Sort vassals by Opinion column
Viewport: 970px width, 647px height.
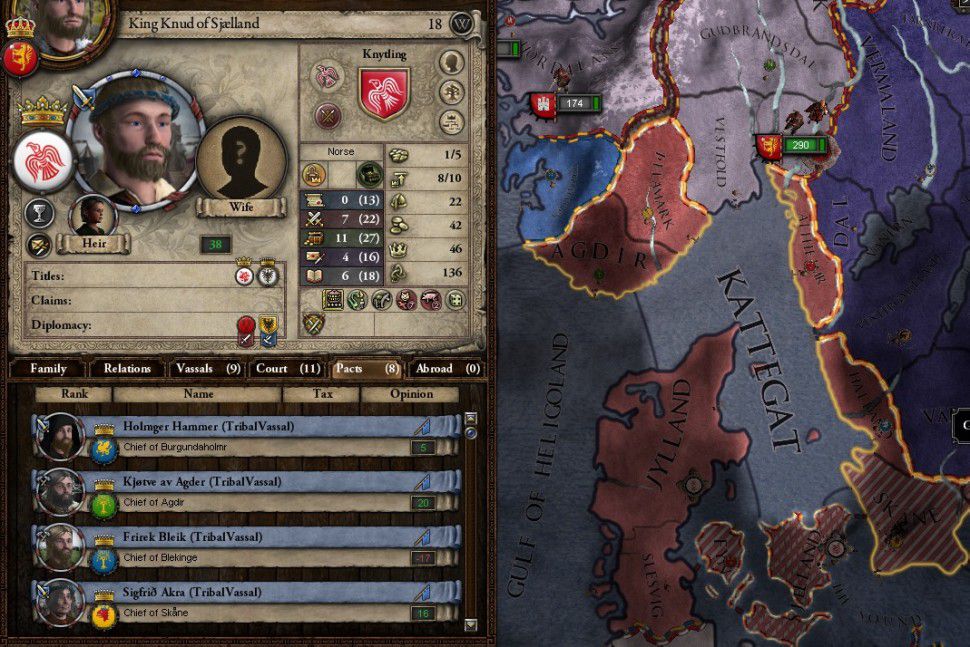410,394
